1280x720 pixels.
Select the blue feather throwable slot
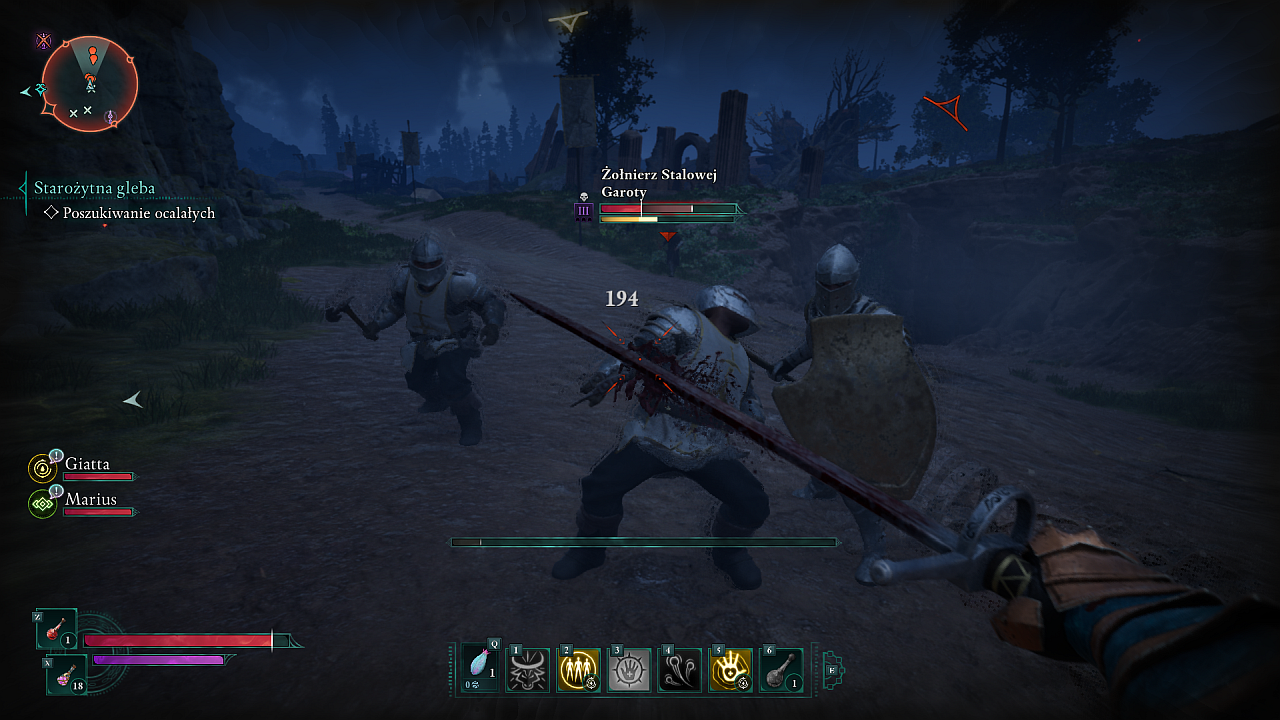pos(480,669)
